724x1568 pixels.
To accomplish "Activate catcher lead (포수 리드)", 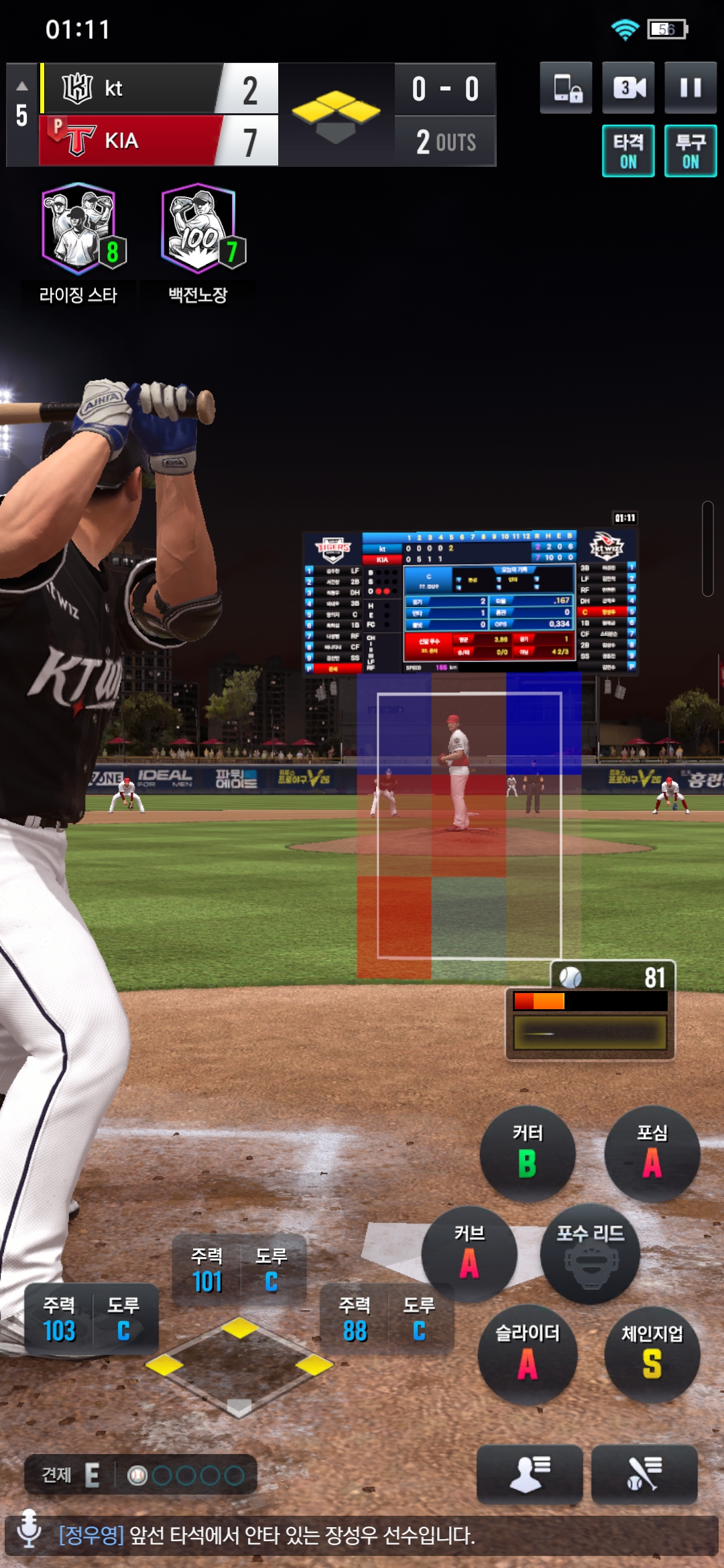I will click(x=590, y=1254).
